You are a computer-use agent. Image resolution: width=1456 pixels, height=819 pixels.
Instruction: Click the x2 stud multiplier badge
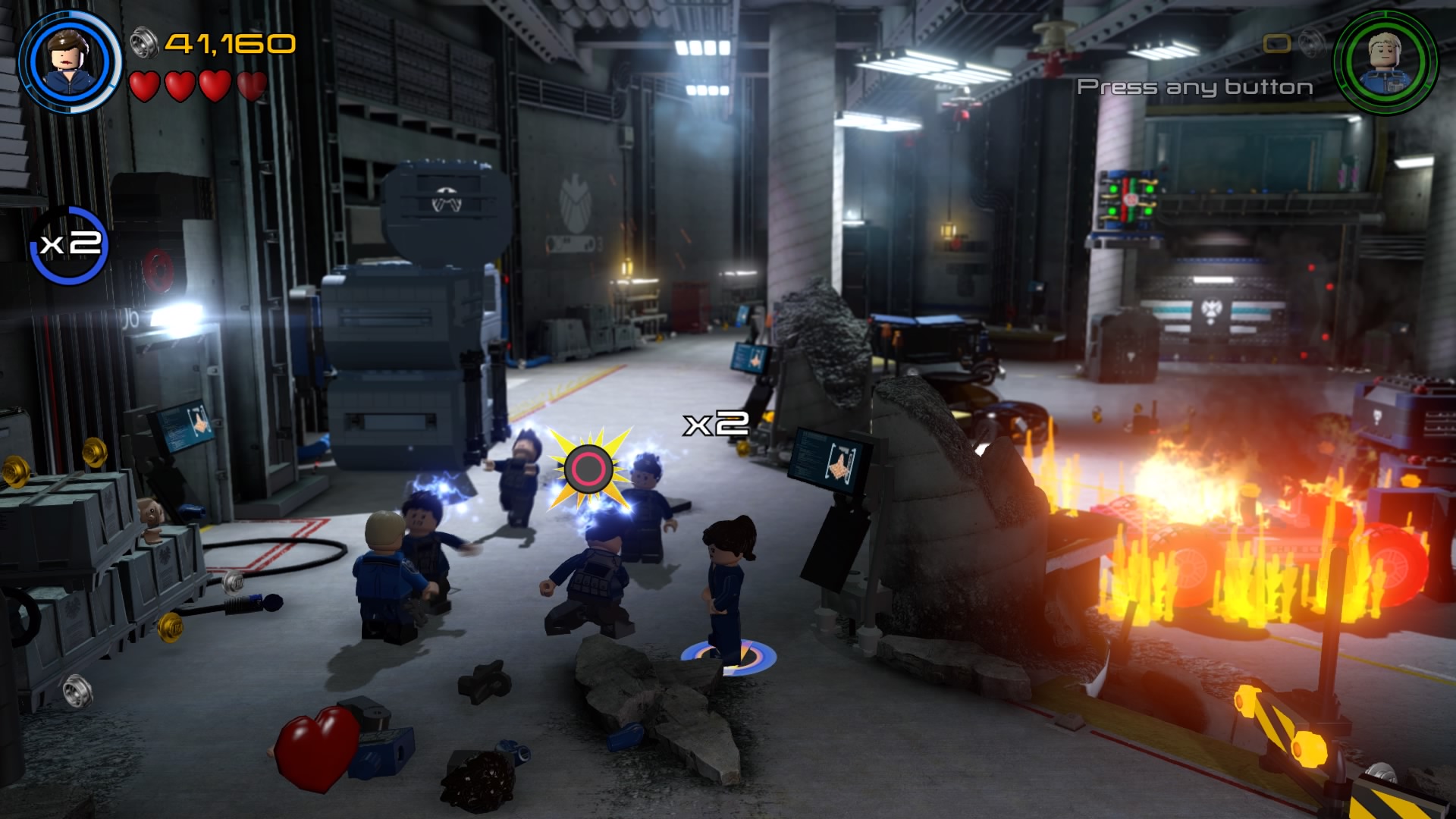[69, 245]
